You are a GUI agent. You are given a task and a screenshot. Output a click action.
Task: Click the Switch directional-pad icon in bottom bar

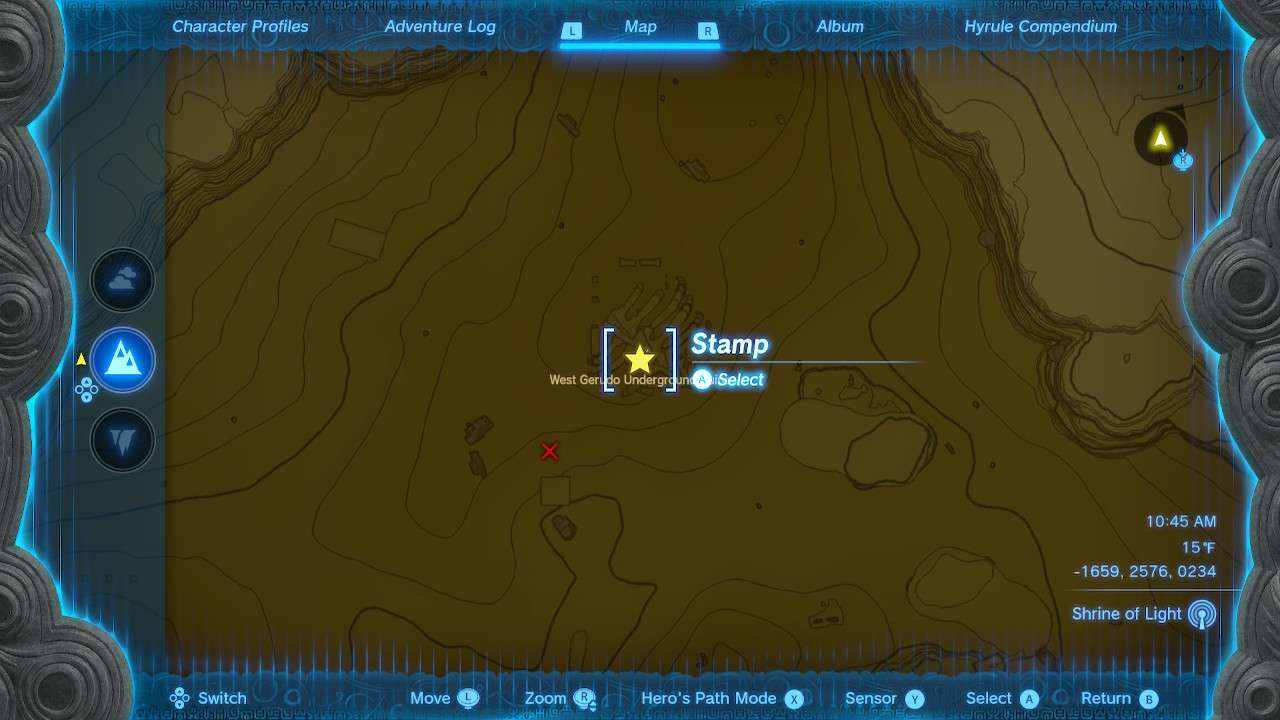click(x=178, y=698)
